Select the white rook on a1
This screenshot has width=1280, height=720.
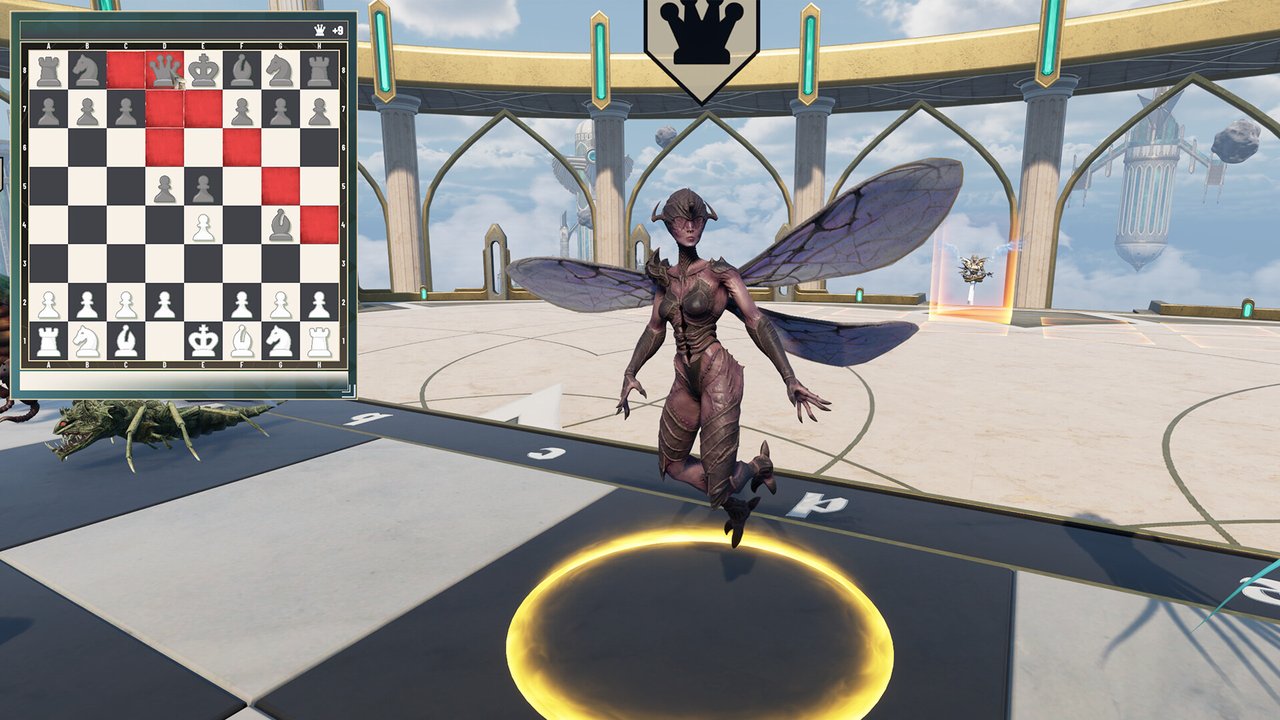(x=48, y=341)
